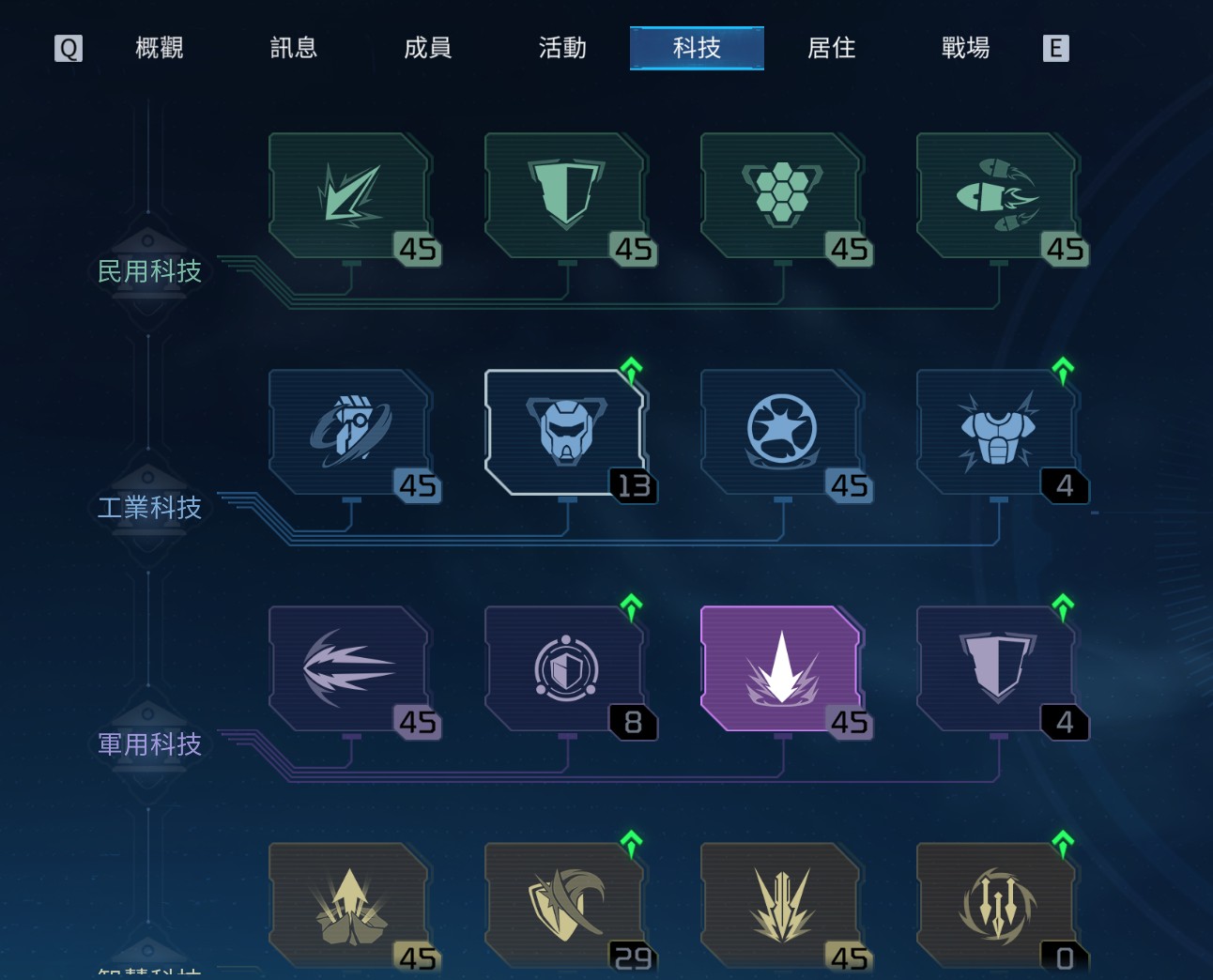Choose the mechanical fist tech node

[349, 432]
